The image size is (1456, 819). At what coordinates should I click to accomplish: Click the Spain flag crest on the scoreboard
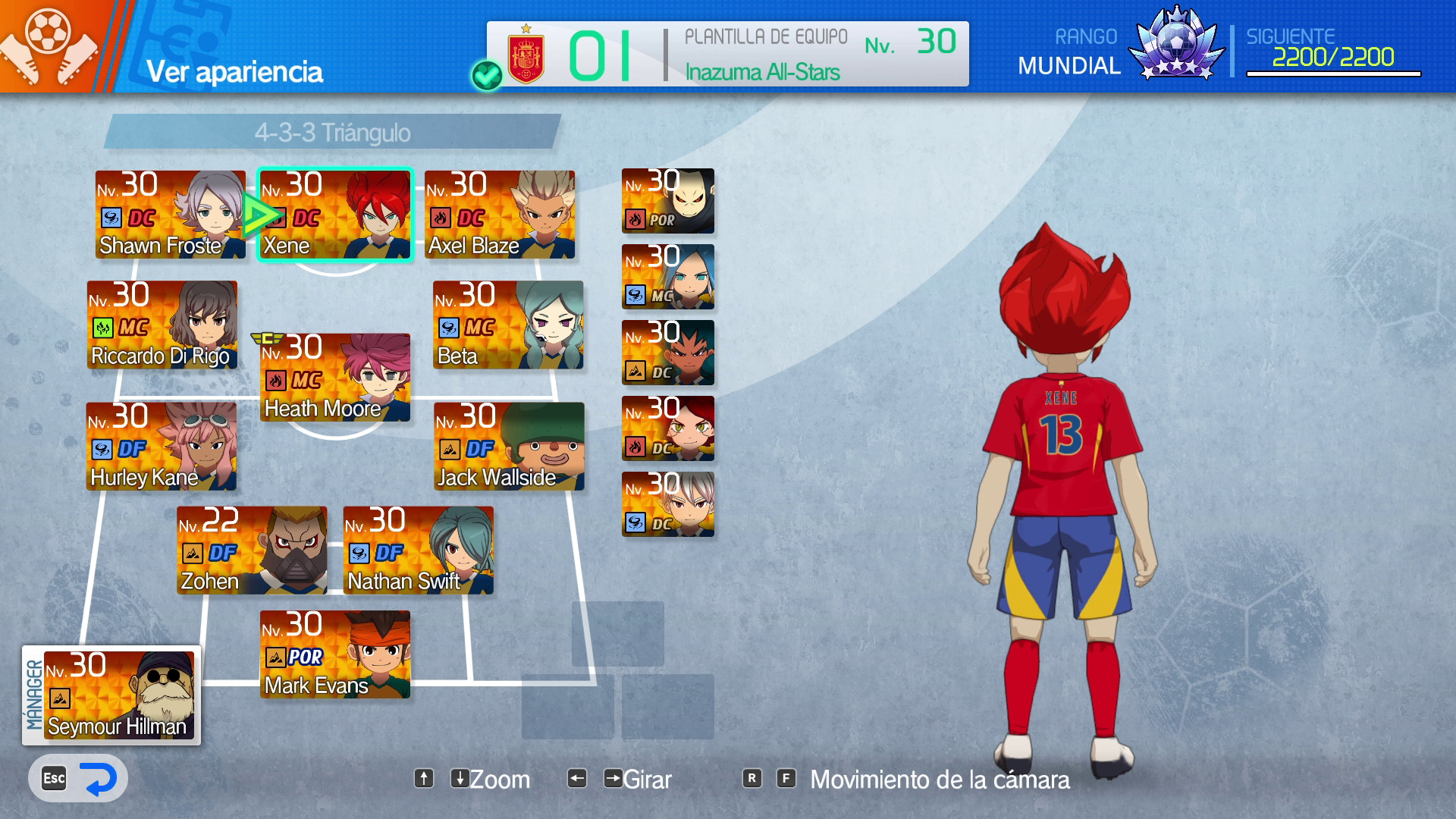525,52
